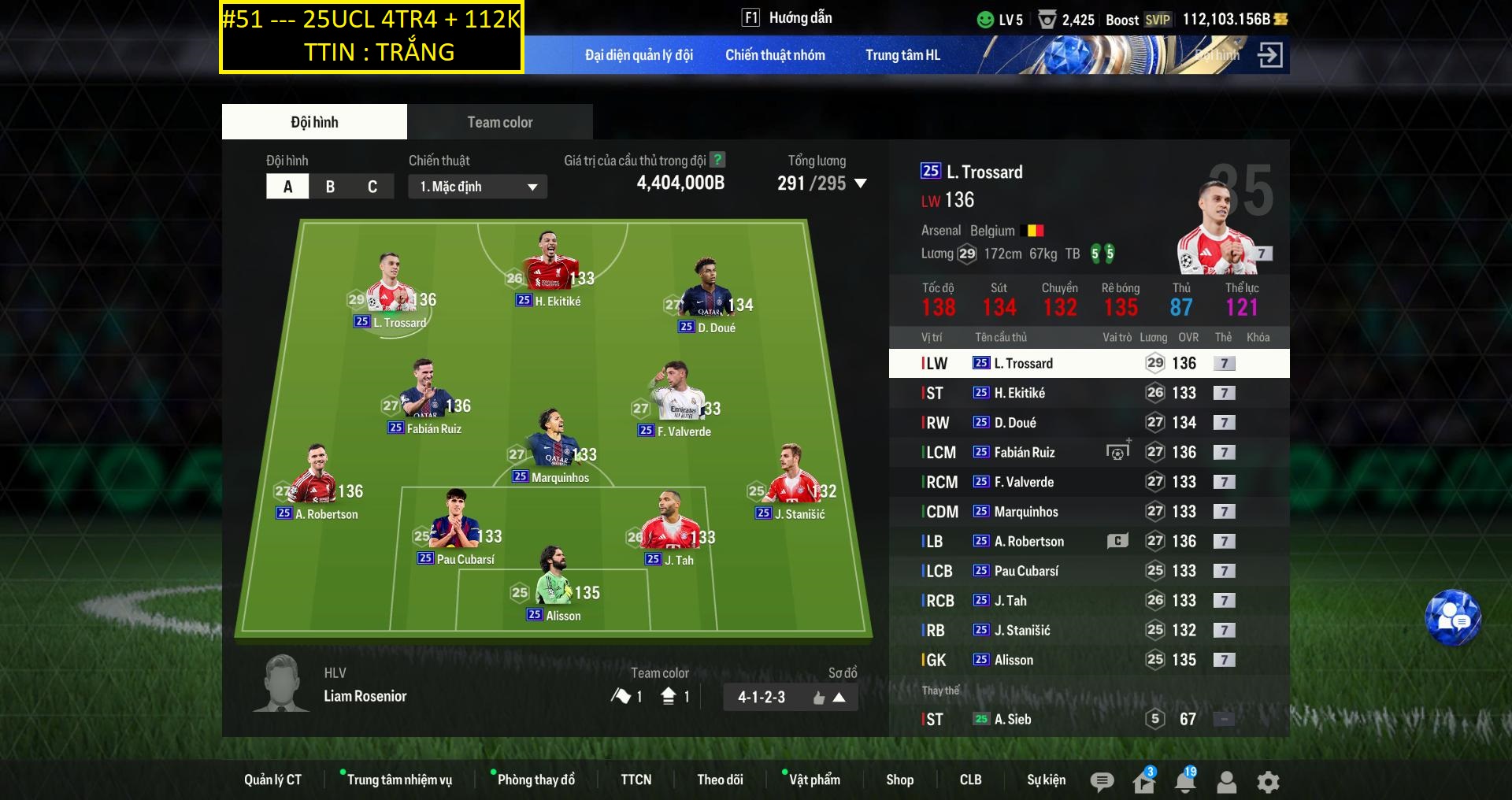Go to Trung tâm HL
The height and width of the screenshot is (800, 1512).
point(902,55)
